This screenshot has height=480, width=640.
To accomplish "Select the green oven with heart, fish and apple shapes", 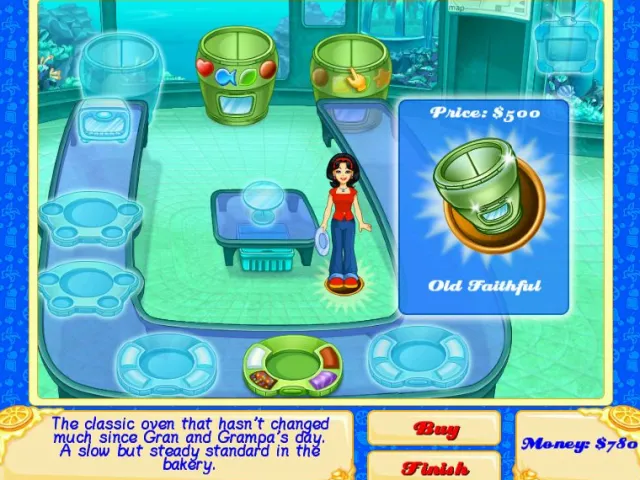I will [236, 64].
